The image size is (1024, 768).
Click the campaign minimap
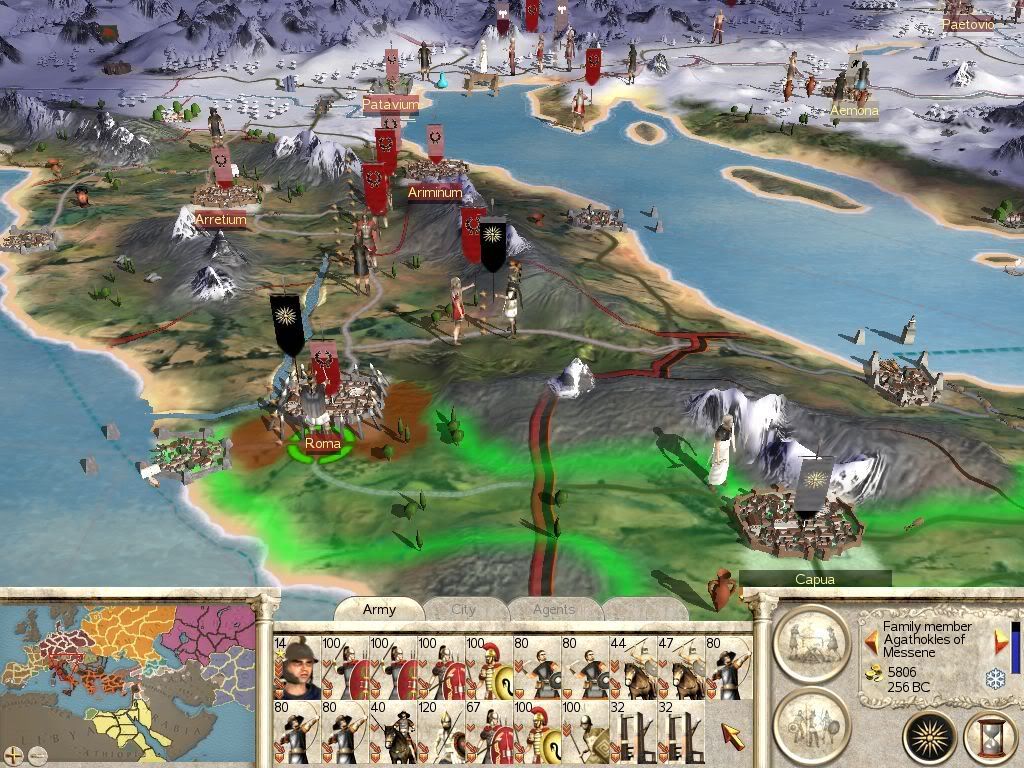(x=120, y=680)
